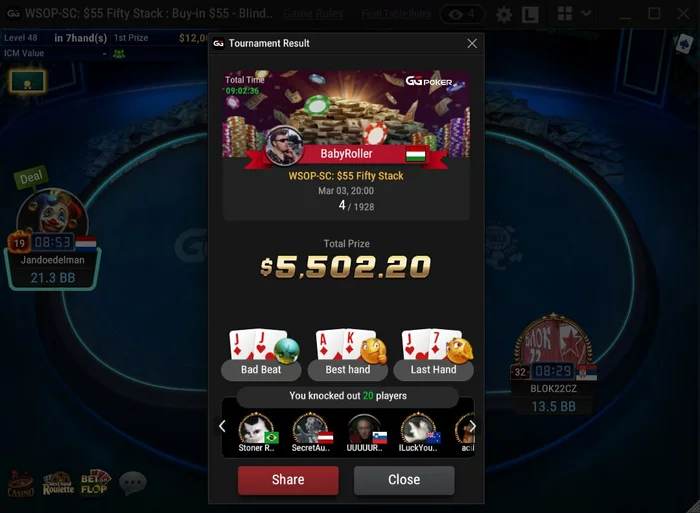Screen dimensions: 700x513
Task: Show more knocked-out players with right arrow
Action: (472, 426)
